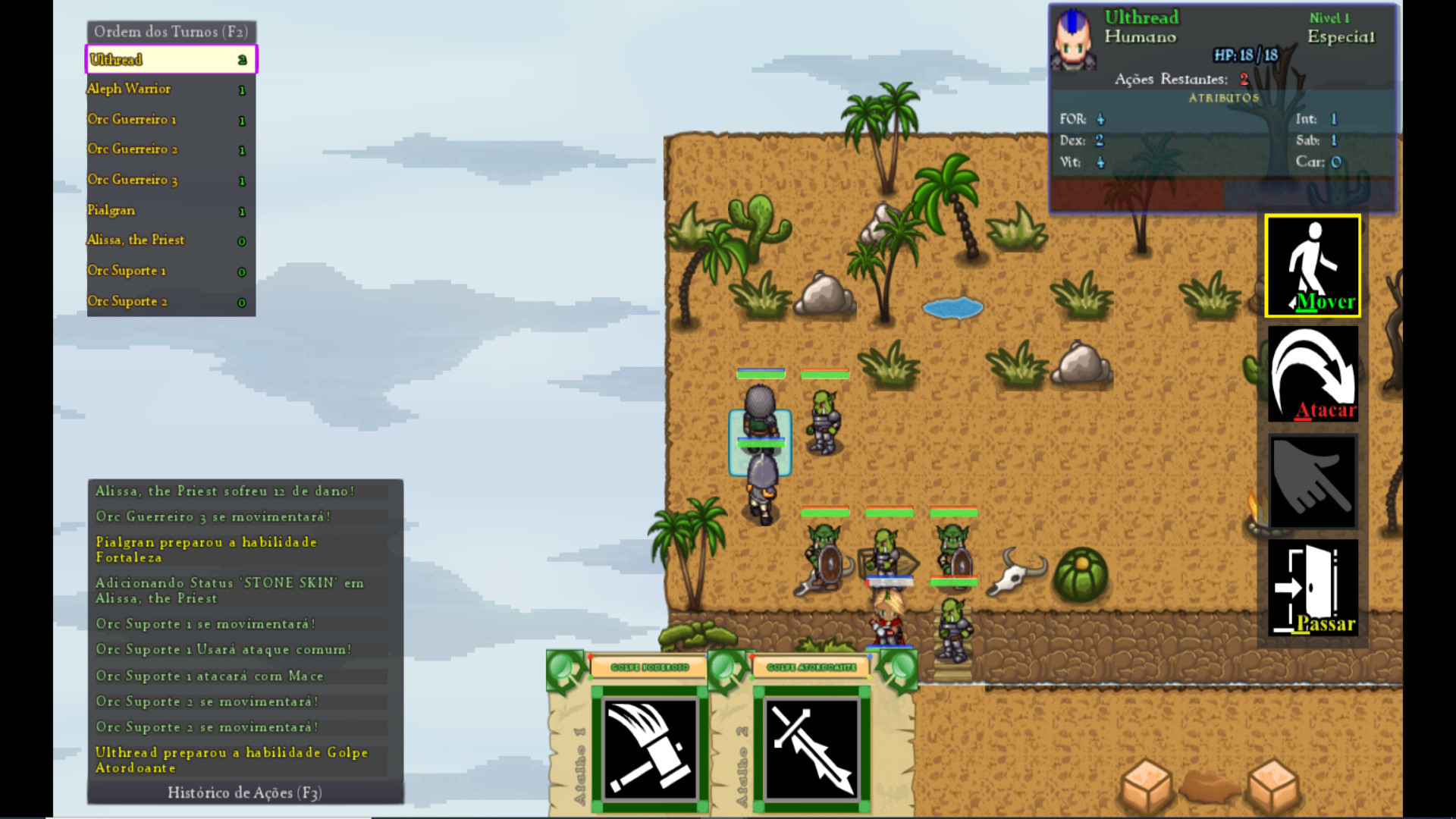Expand the Atributos section of the character panel
The width and height of the screenshot is (1456, 819).
coord(1223,98)
